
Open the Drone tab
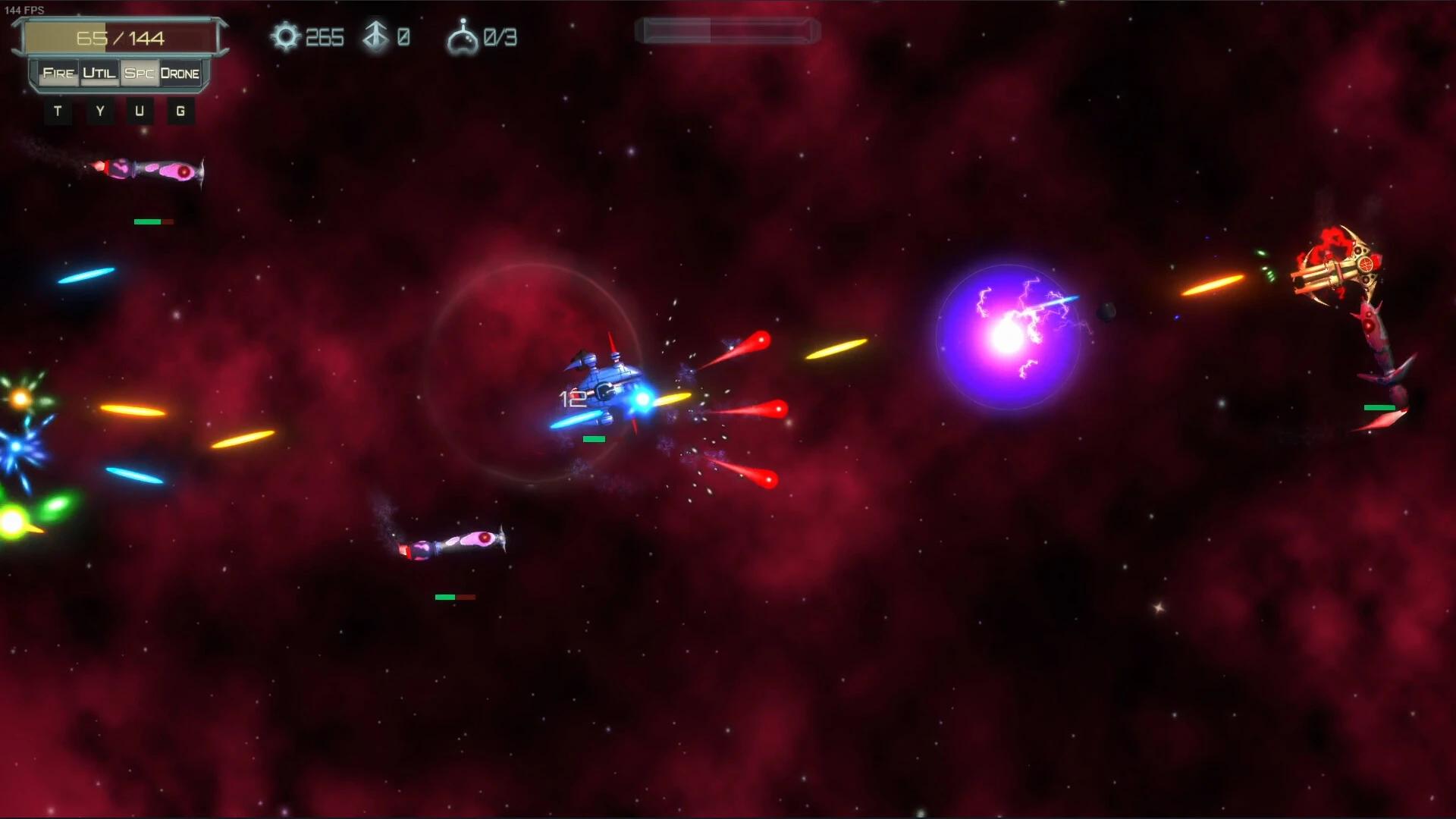coord(180,73)
